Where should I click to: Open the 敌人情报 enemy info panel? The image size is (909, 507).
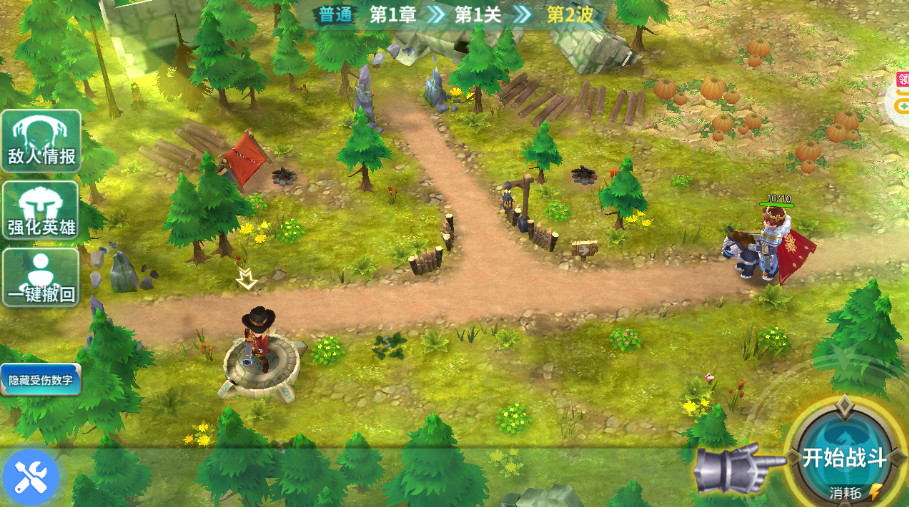click(x=41, y=141)
